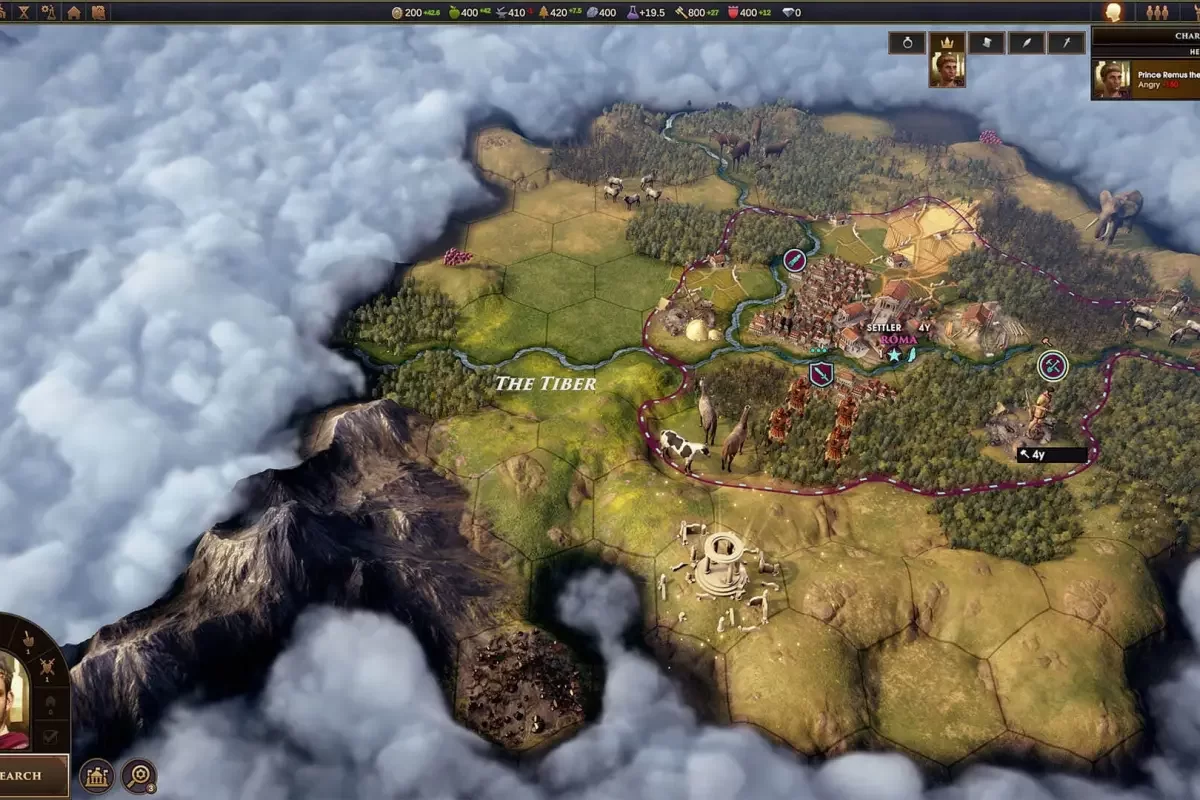Open the temple building icon
Viewport: 1200px width, 800px height.
97,775
